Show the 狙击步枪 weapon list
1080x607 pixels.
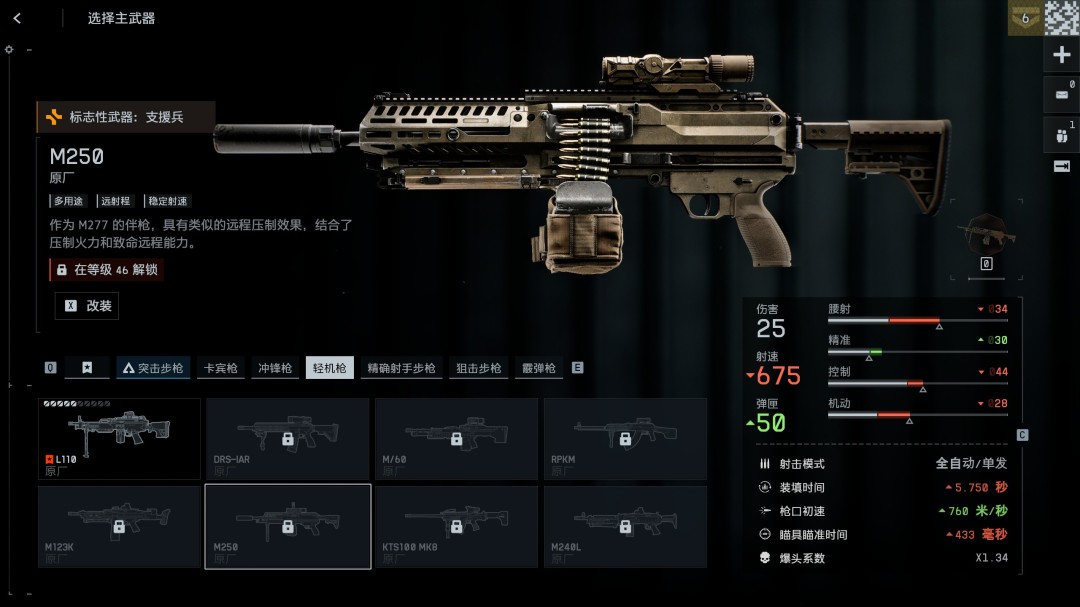click(479, 368)
